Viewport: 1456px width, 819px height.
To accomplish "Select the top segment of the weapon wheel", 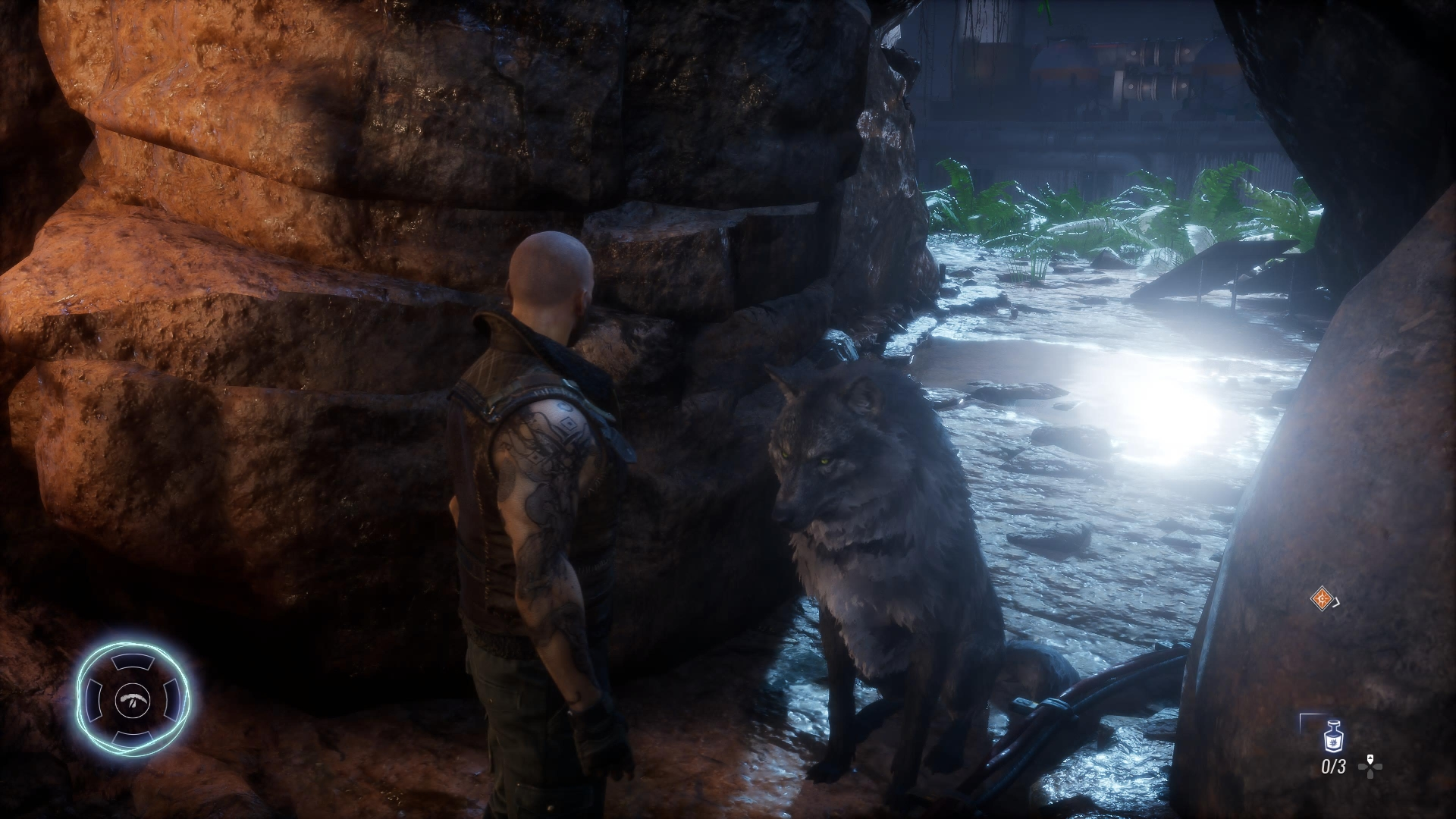I will pyautogui.click(x=133, y=662).
